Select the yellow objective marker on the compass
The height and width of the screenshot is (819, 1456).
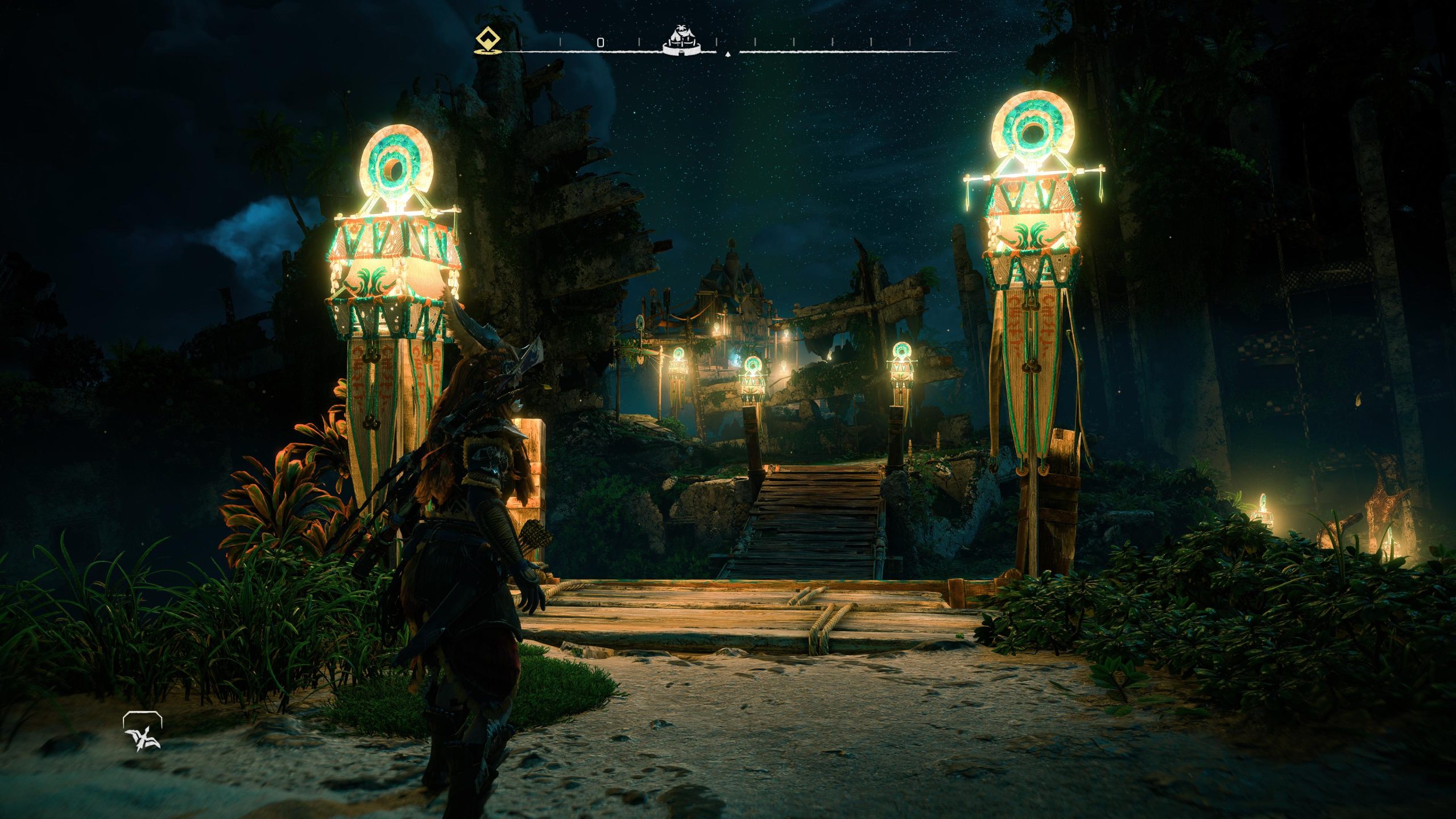(488, 39)
